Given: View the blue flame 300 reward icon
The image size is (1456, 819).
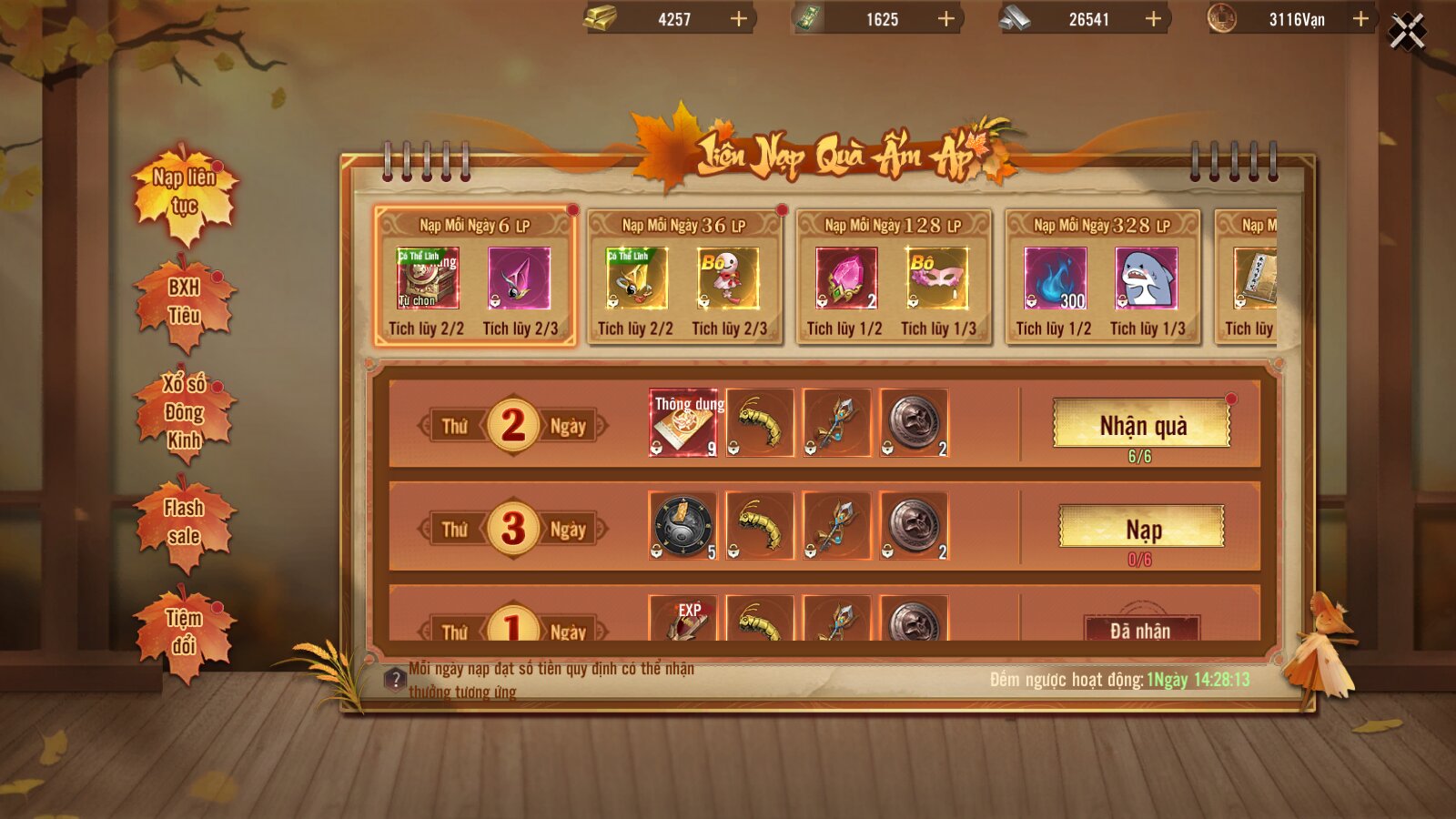Looking at the screenshot, I should click(1056, 278).
